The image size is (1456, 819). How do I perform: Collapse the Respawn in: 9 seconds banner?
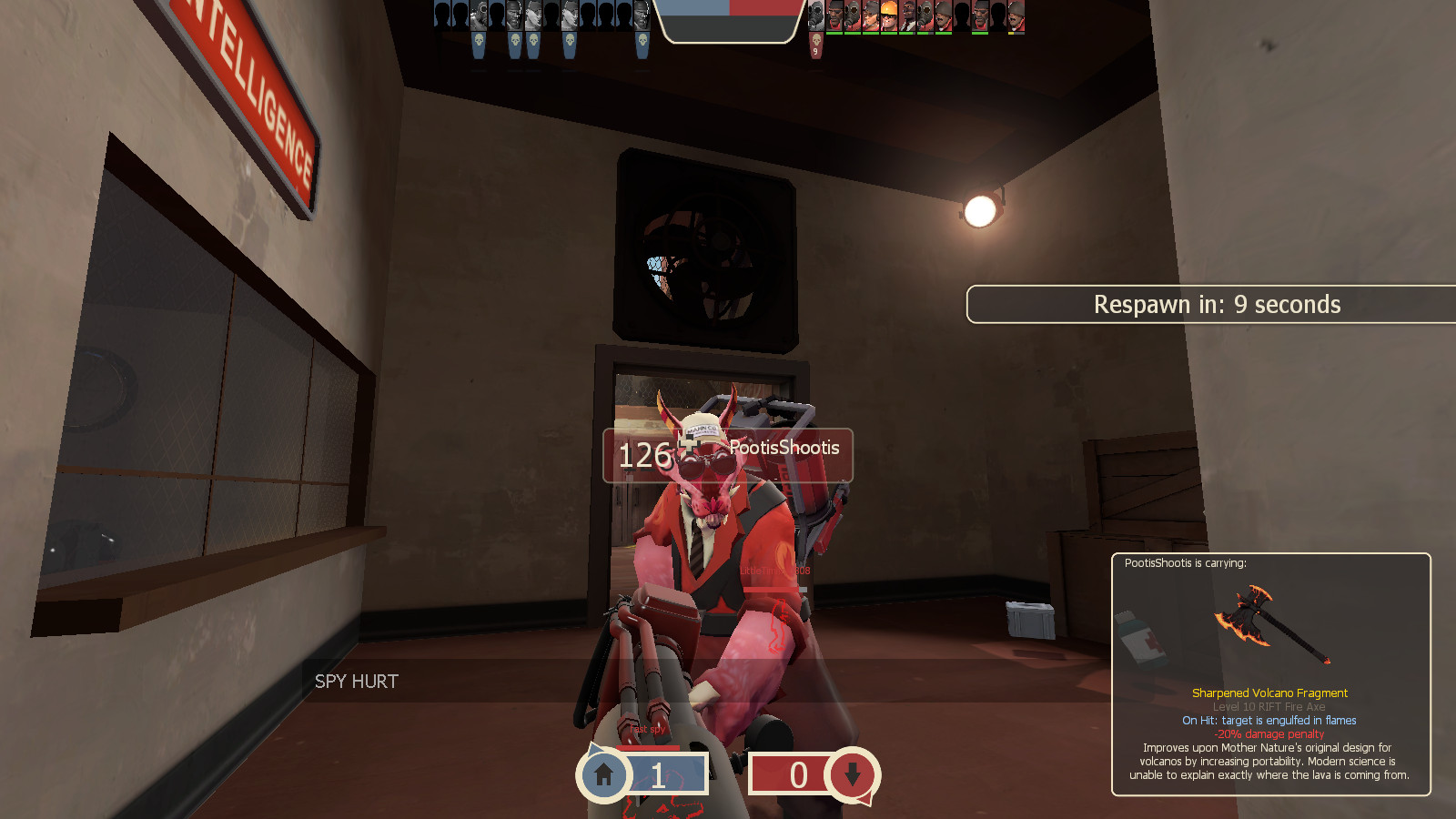1217,305
